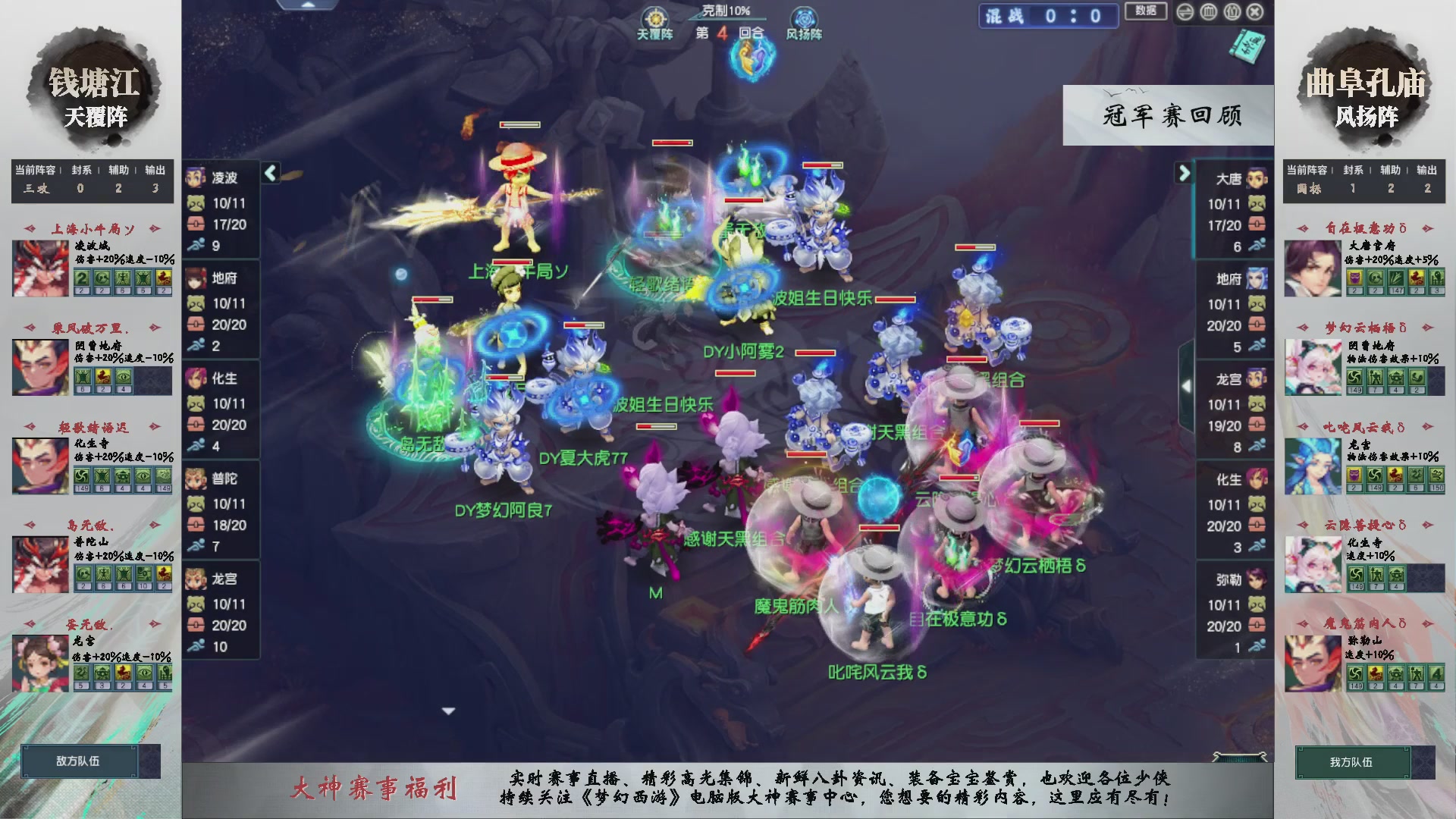Expand the right panel using the chevron
1456x819 pixels.
(1184, 173)
